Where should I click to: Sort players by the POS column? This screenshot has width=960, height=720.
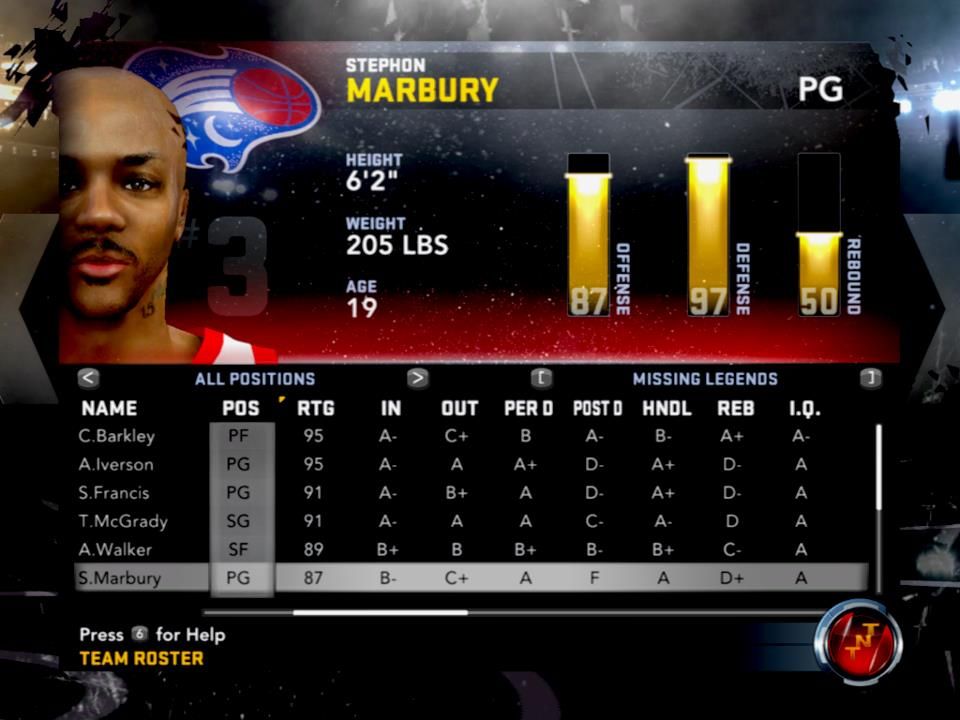point(241,408)
